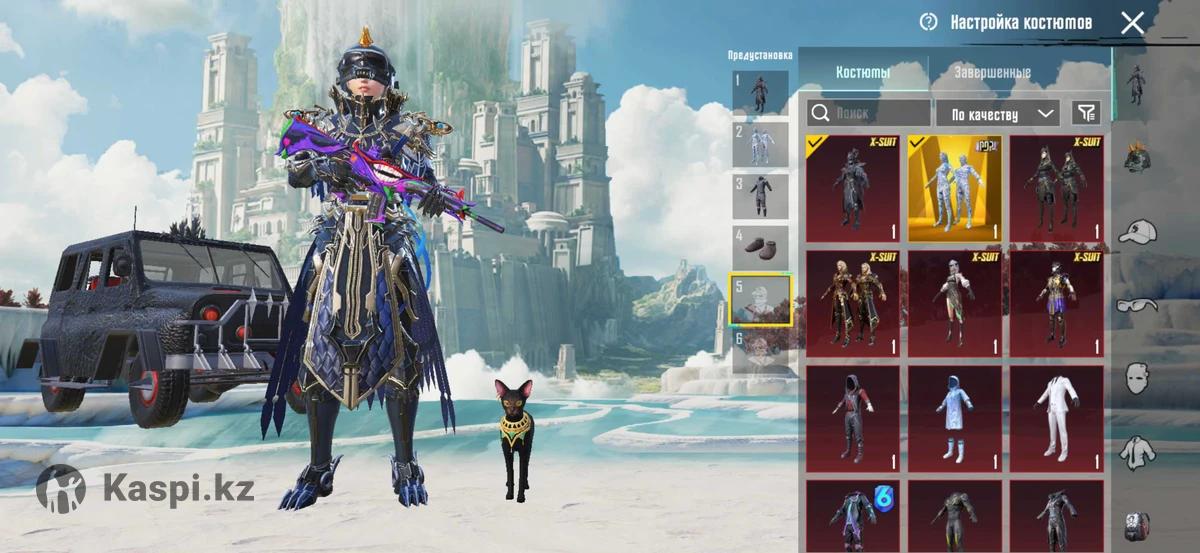Open the helmet category icon
This screenshot has width=1200, height=553.
point(1137,157)
